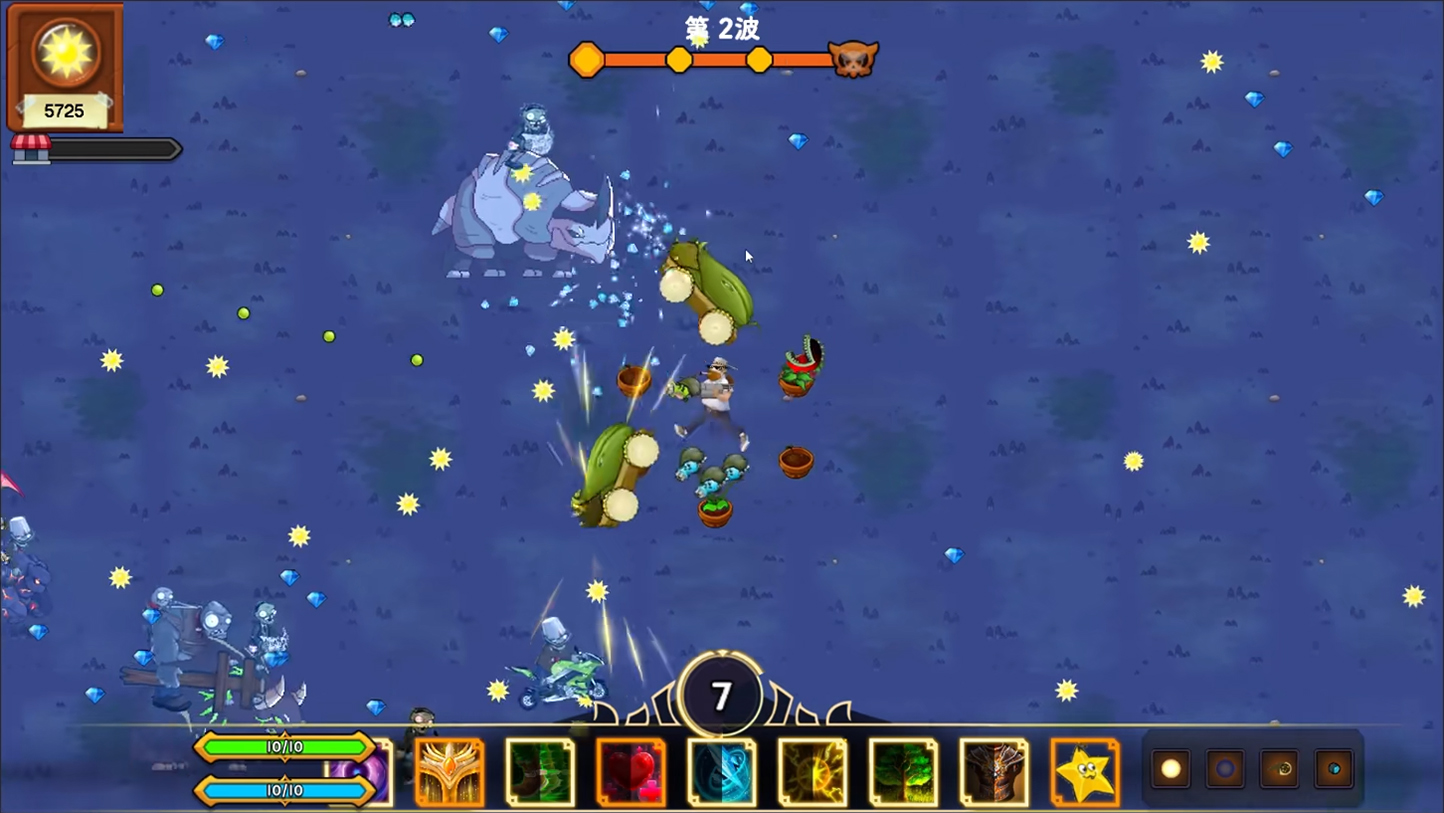Use the red heart healing skill
The height and width of the screenshot is (813, 1444).
click(x=631, y=772)
